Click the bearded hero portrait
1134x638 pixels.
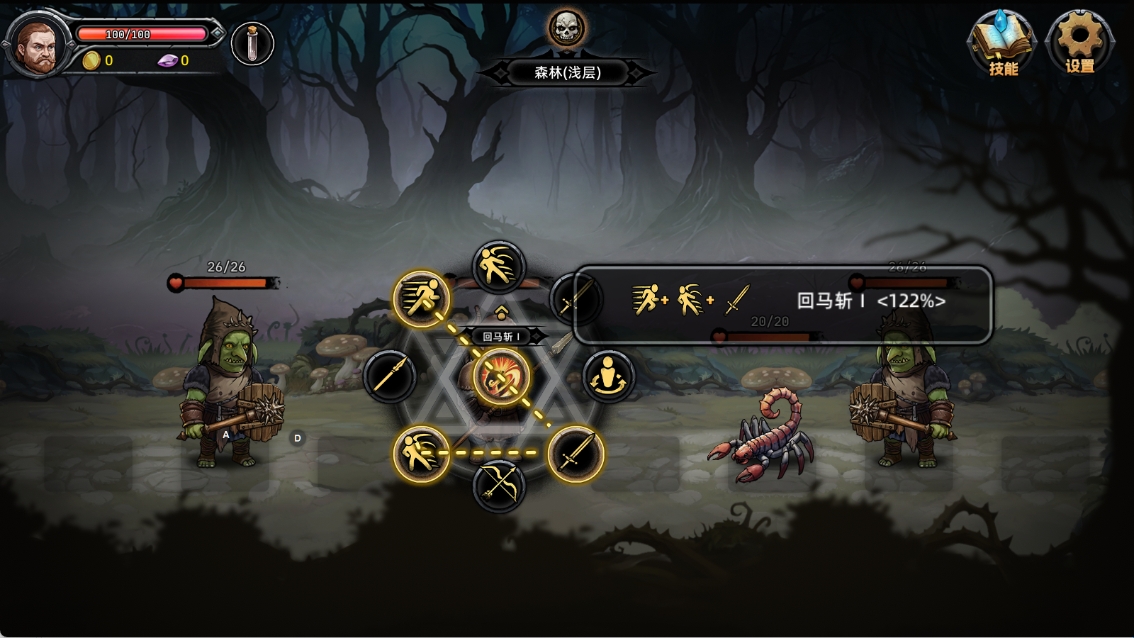click(36, 46)
